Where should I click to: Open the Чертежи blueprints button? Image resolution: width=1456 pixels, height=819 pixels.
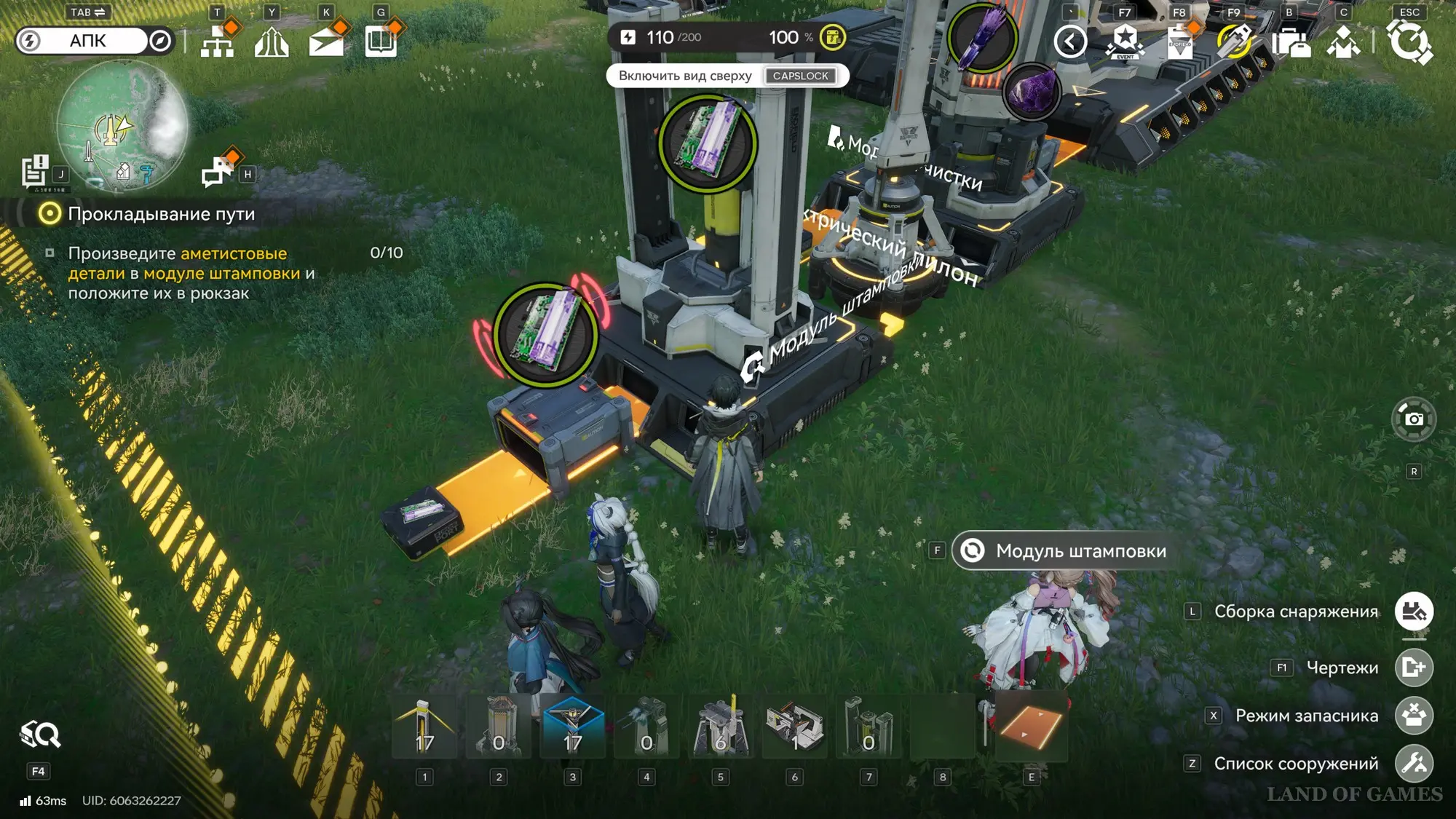1413,667
